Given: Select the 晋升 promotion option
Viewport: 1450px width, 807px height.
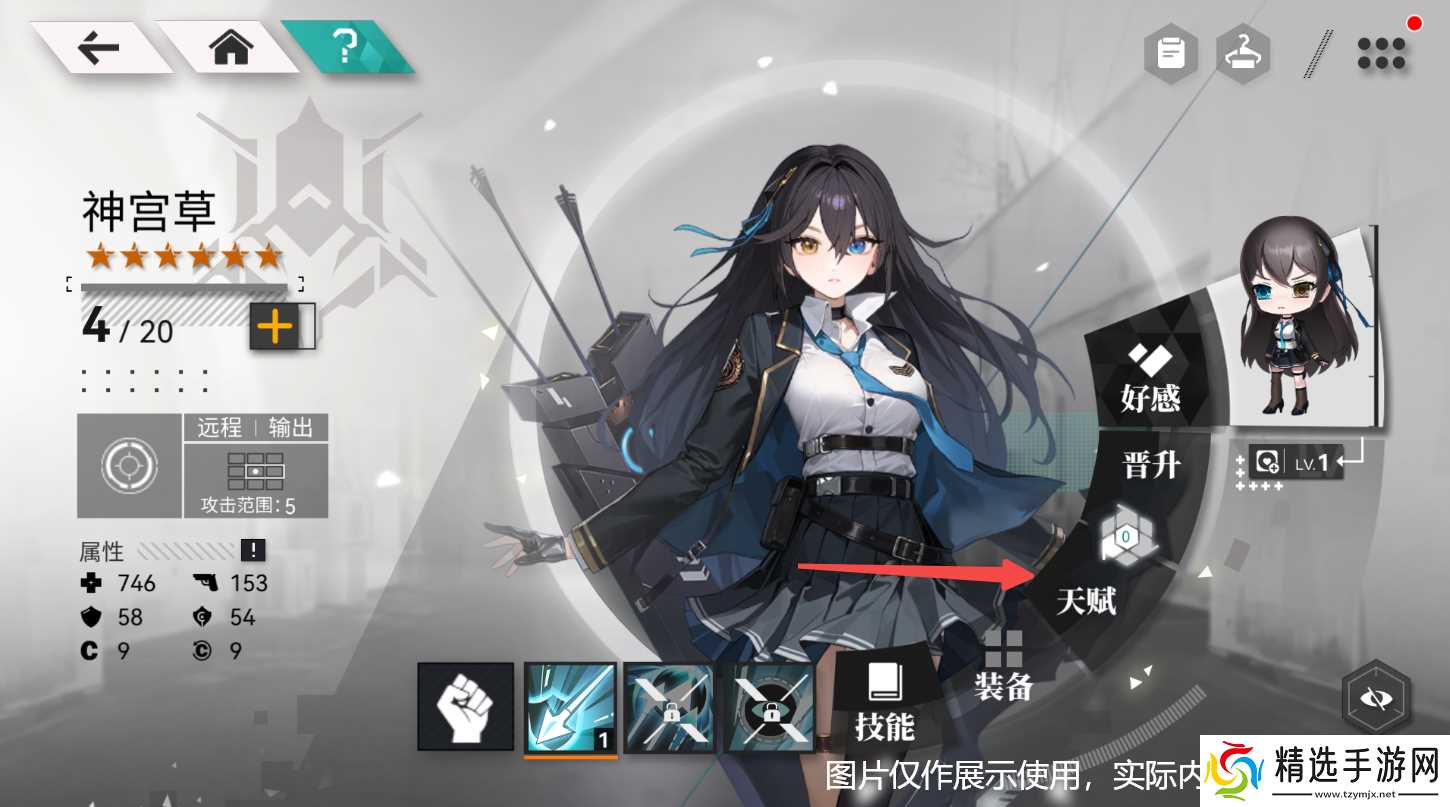Looking at the screenshot, I should click(1152, 465).
